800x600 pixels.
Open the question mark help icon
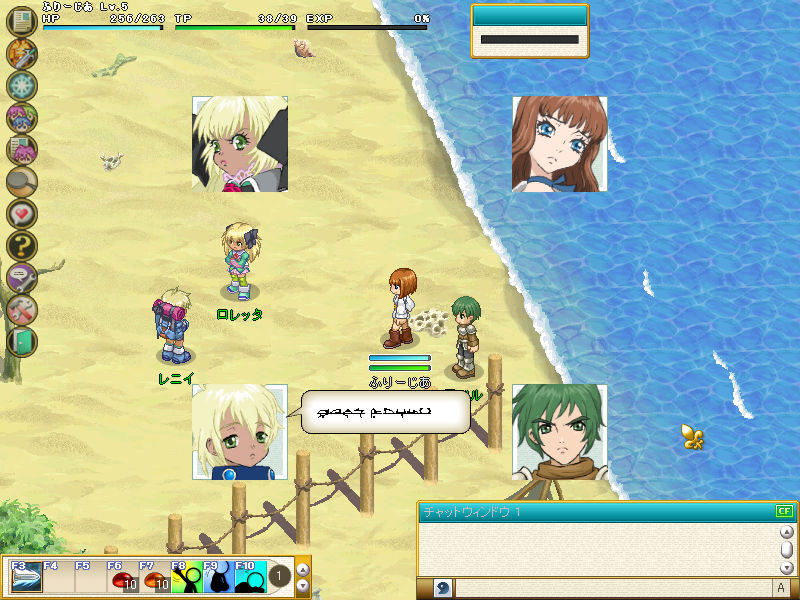21,246
